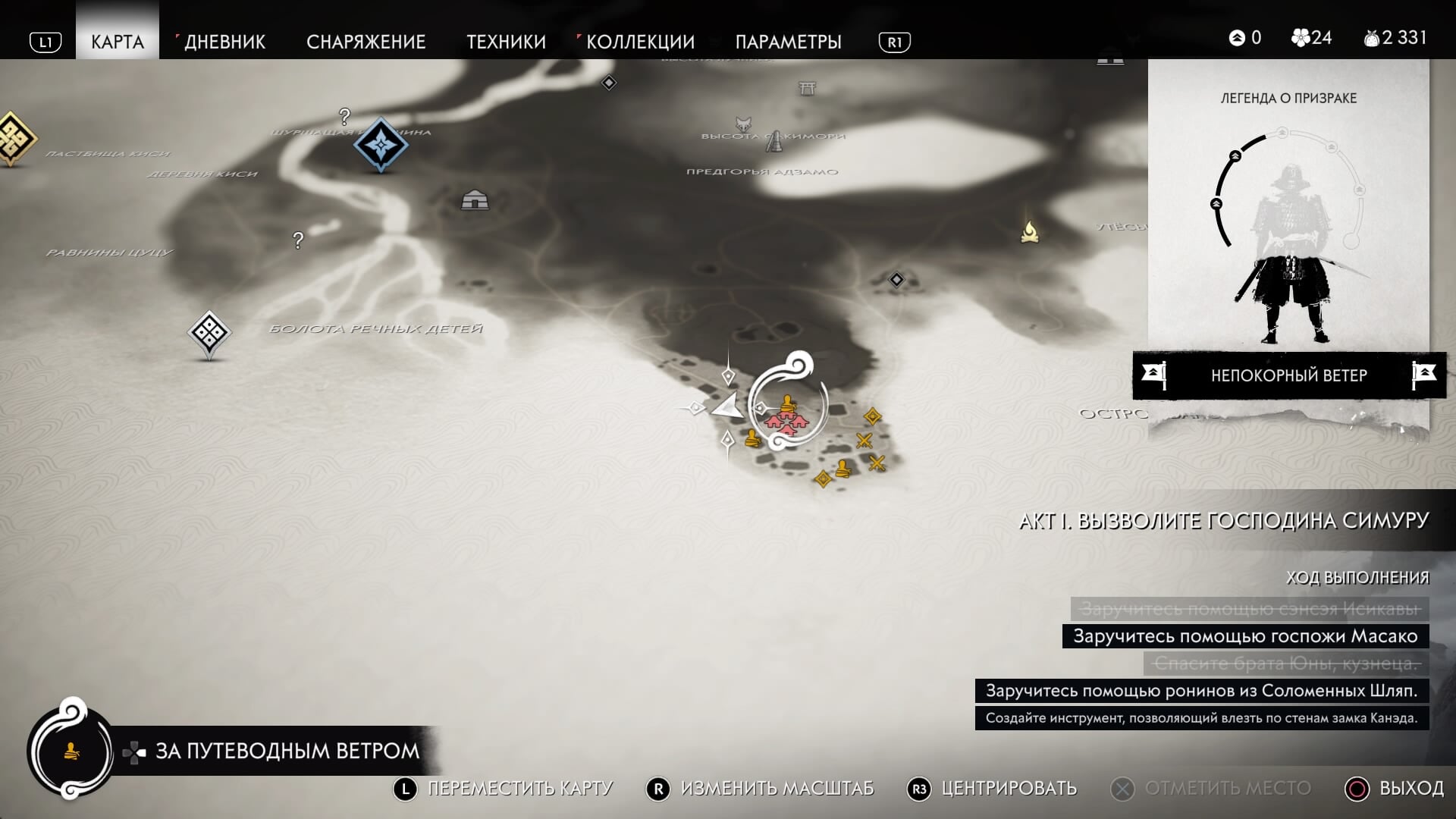Image resolution: width=1456 pixels, height=819 pixels.
Task: Select the blue shuriken quest marker
Action: click(x=381, y=143)
